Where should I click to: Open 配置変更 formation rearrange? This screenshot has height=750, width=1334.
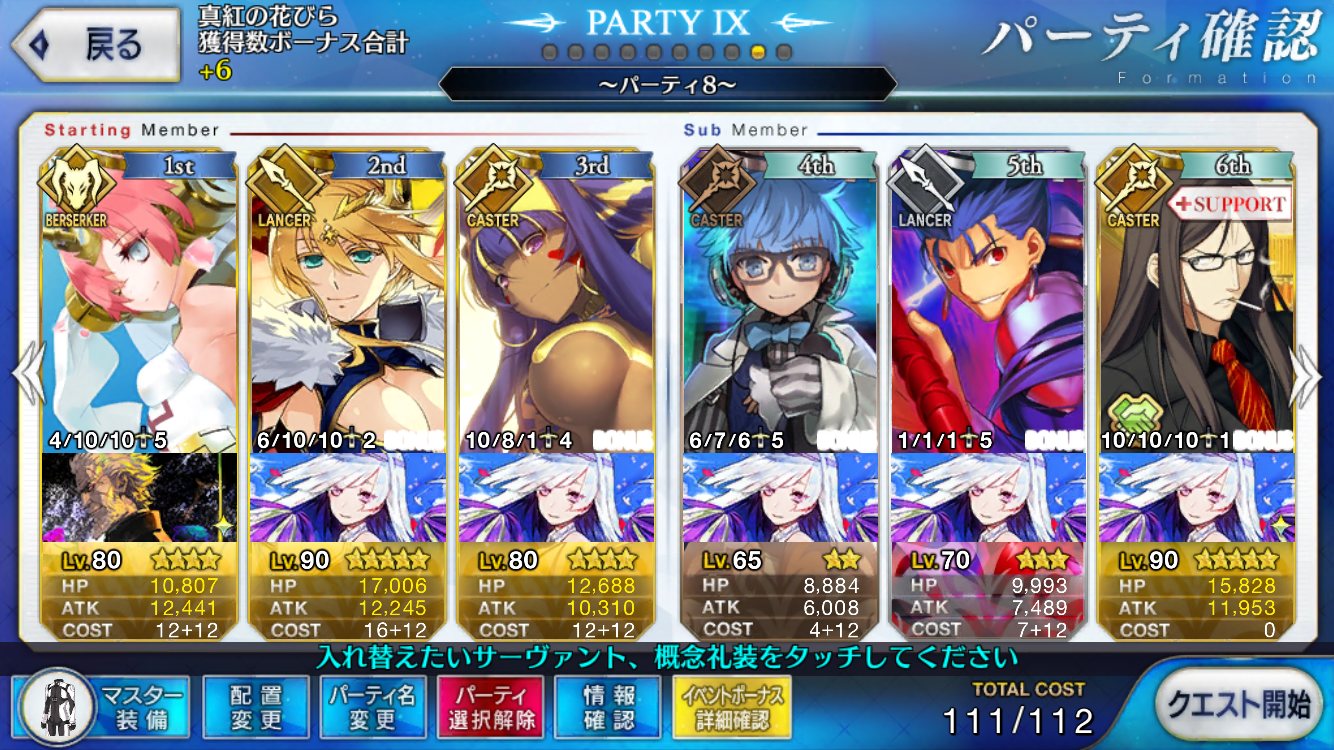tap(255, 708)
